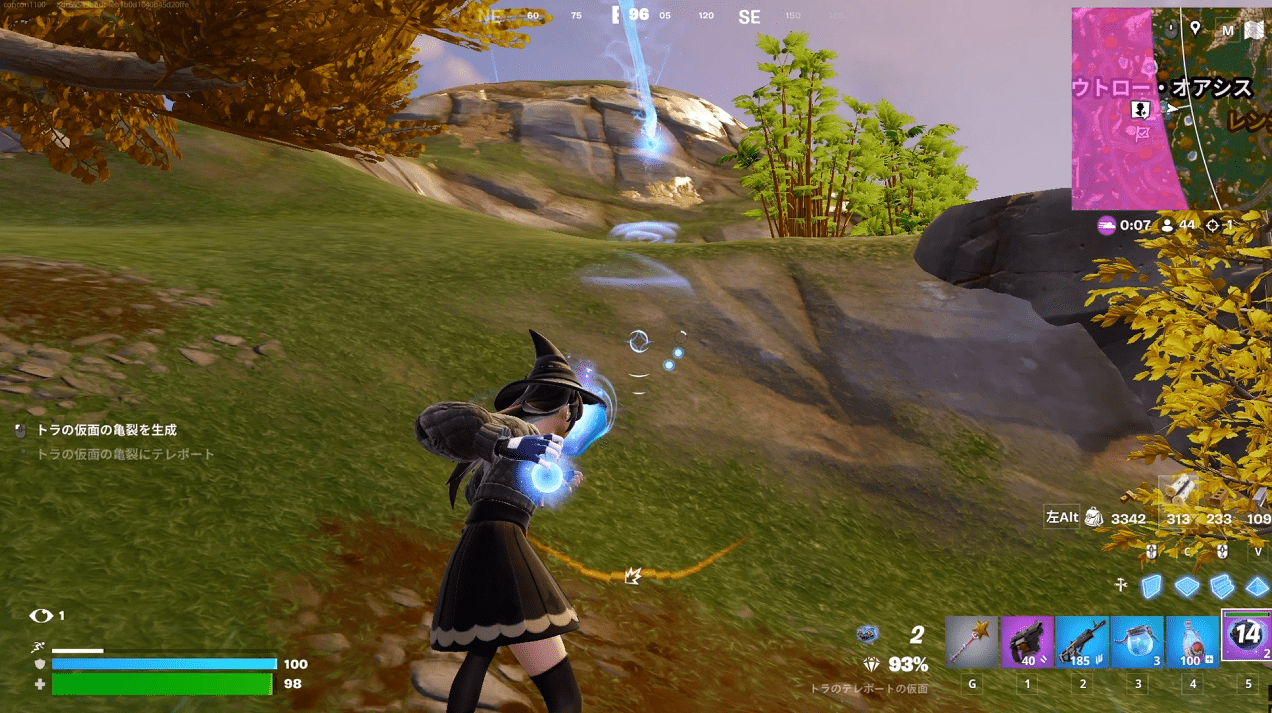This screenshot has width=1272, height=713.
Task: Switch to the blue assault rifle slot
Action: (1082, 641)
